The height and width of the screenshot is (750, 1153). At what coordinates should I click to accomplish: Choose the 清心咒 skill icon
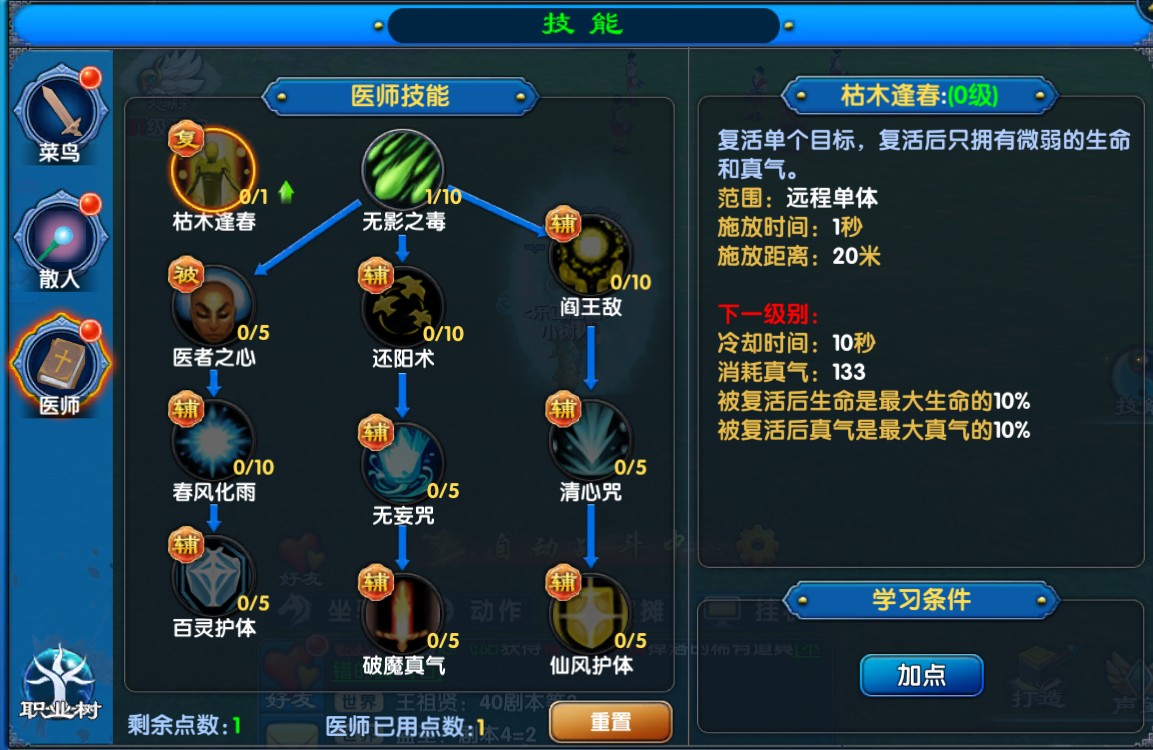(x=590, y=440)
